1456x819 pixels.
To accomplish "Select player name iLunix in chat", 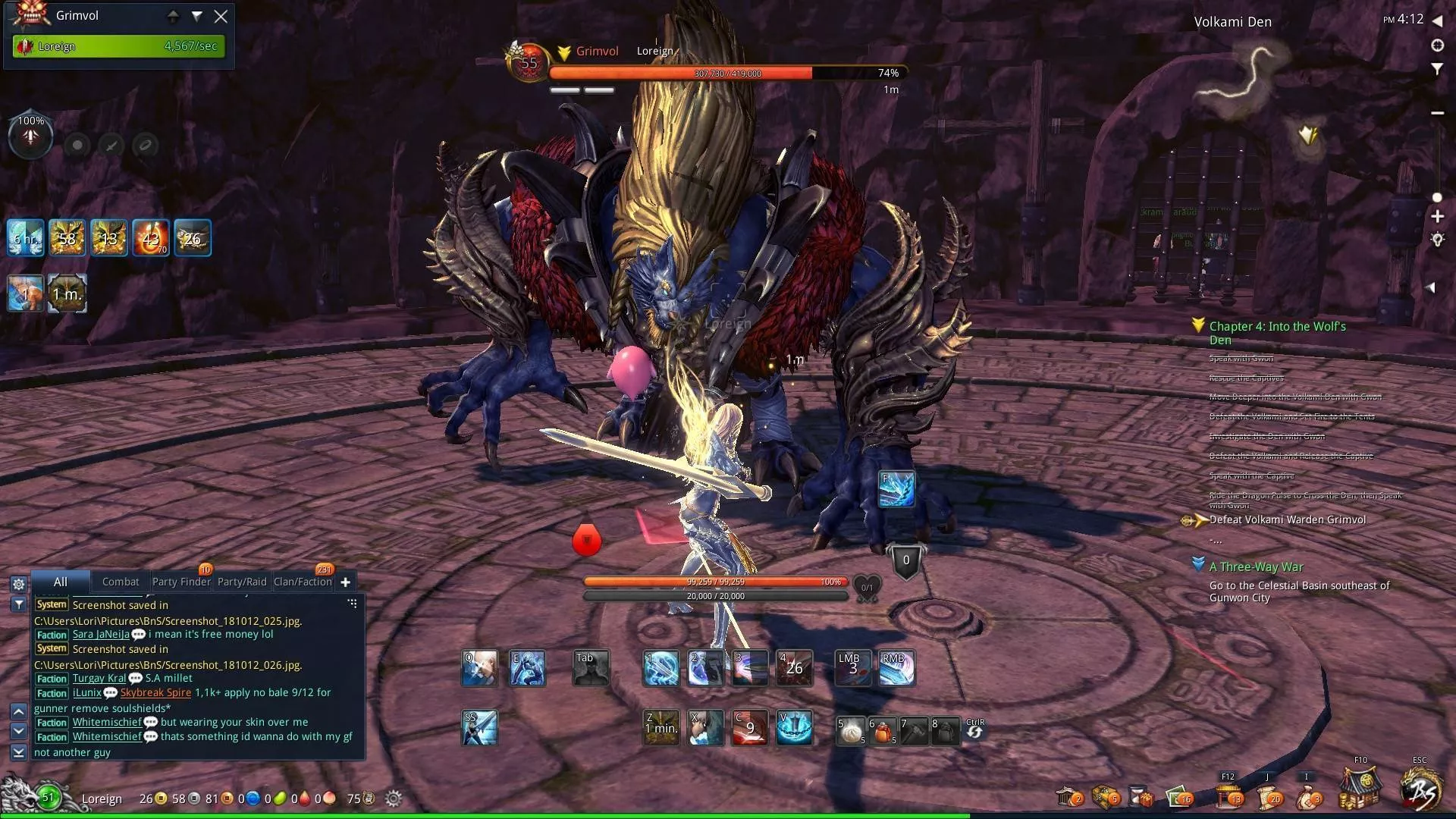I will click(x=86, y=692).
